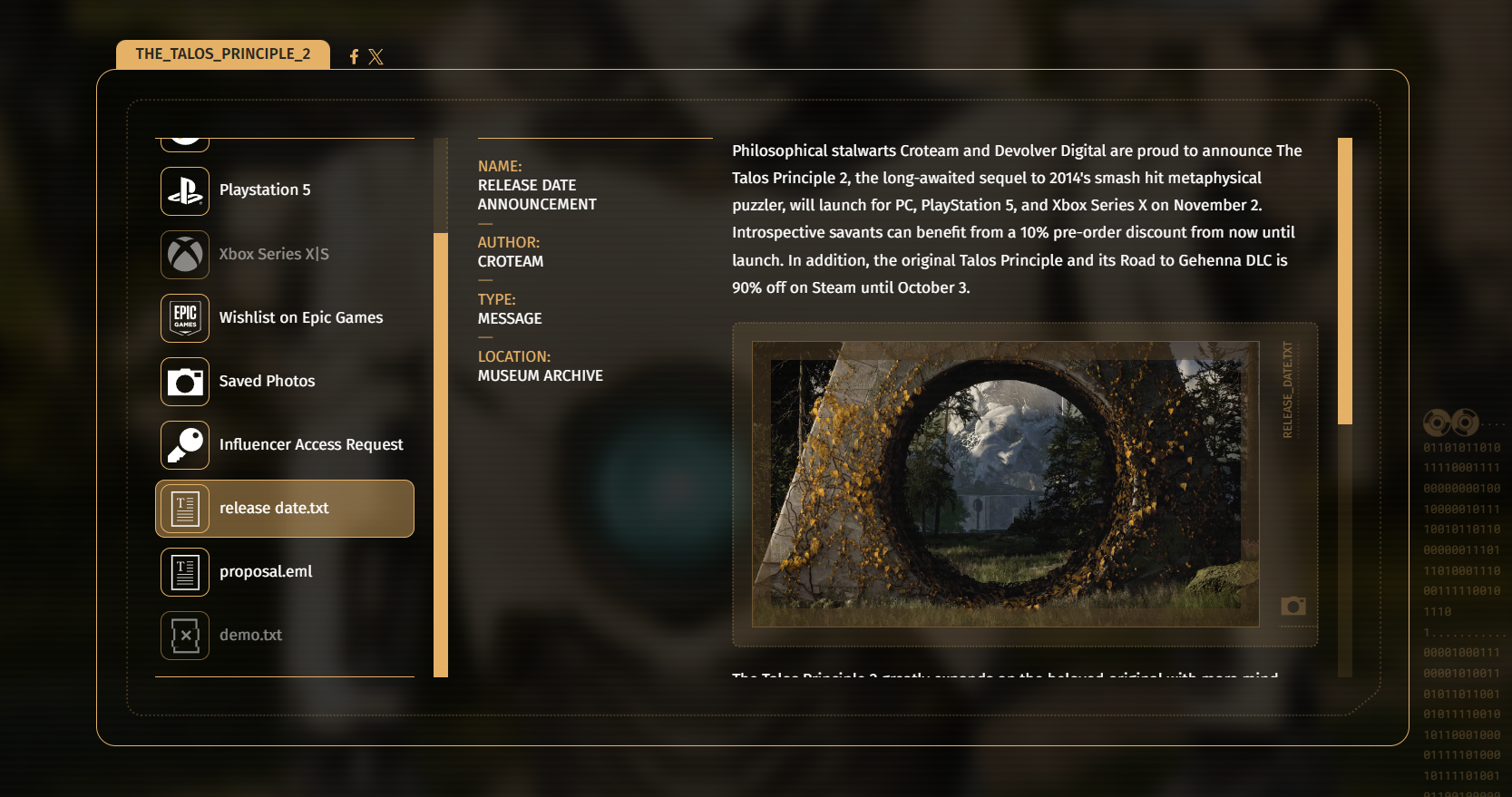
Task: Open the proposal.eml file
Action: pos(265,571)
